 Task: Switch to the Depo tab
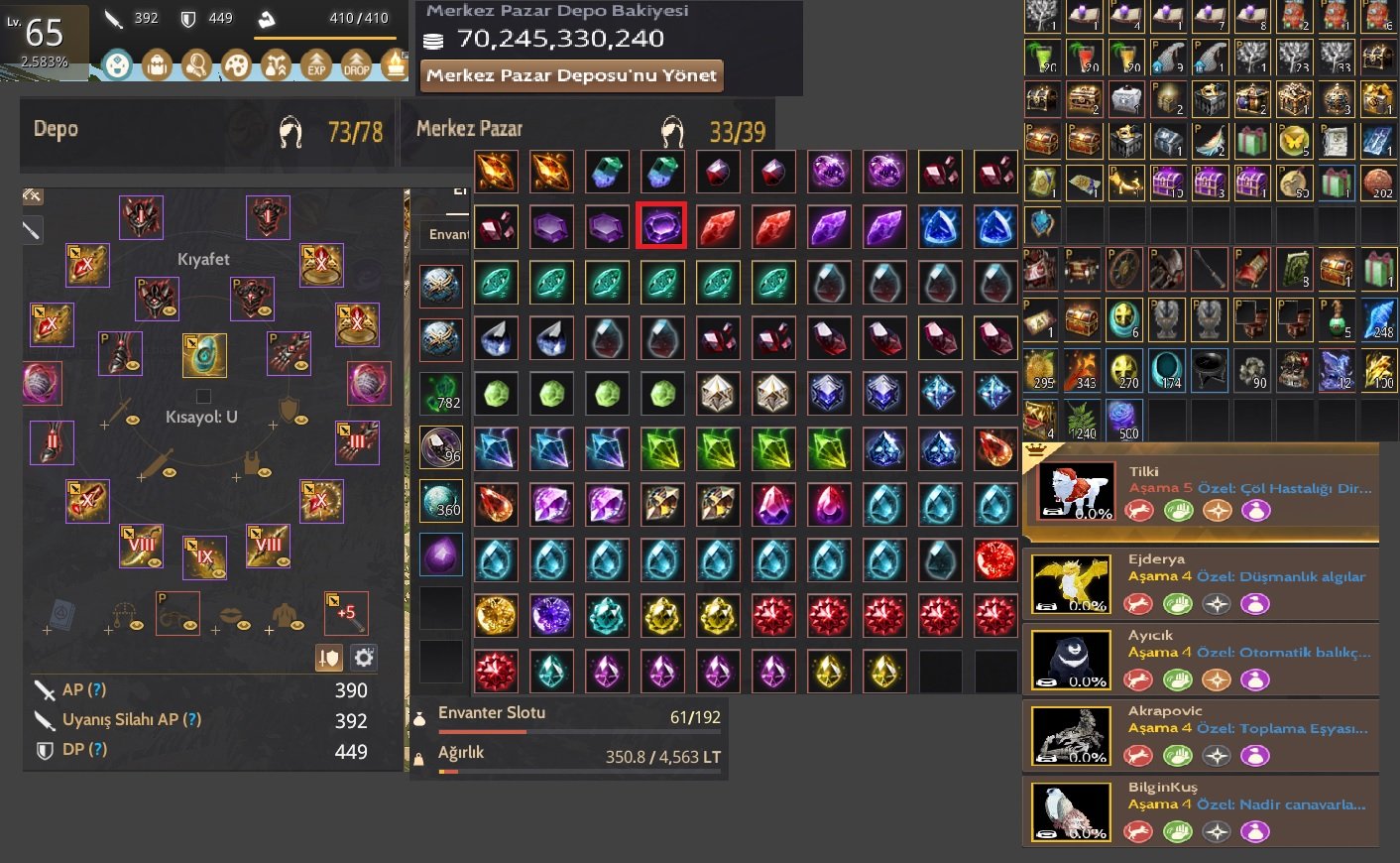point(56,129)
